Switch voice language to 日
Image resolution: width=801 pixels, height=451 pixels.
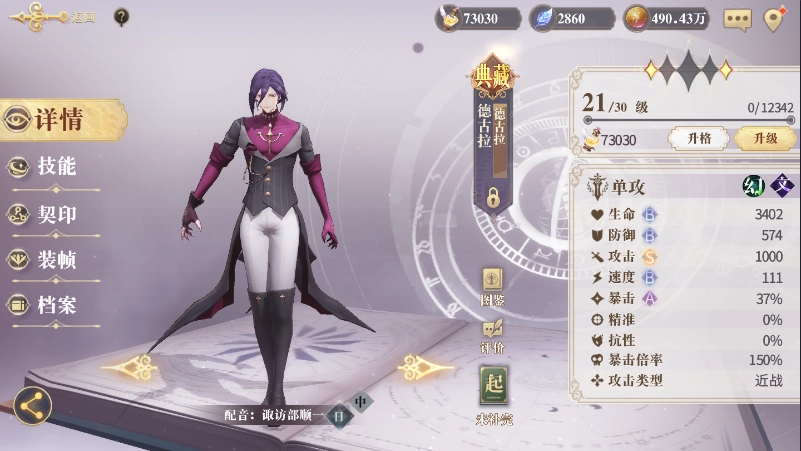point(339,414)
